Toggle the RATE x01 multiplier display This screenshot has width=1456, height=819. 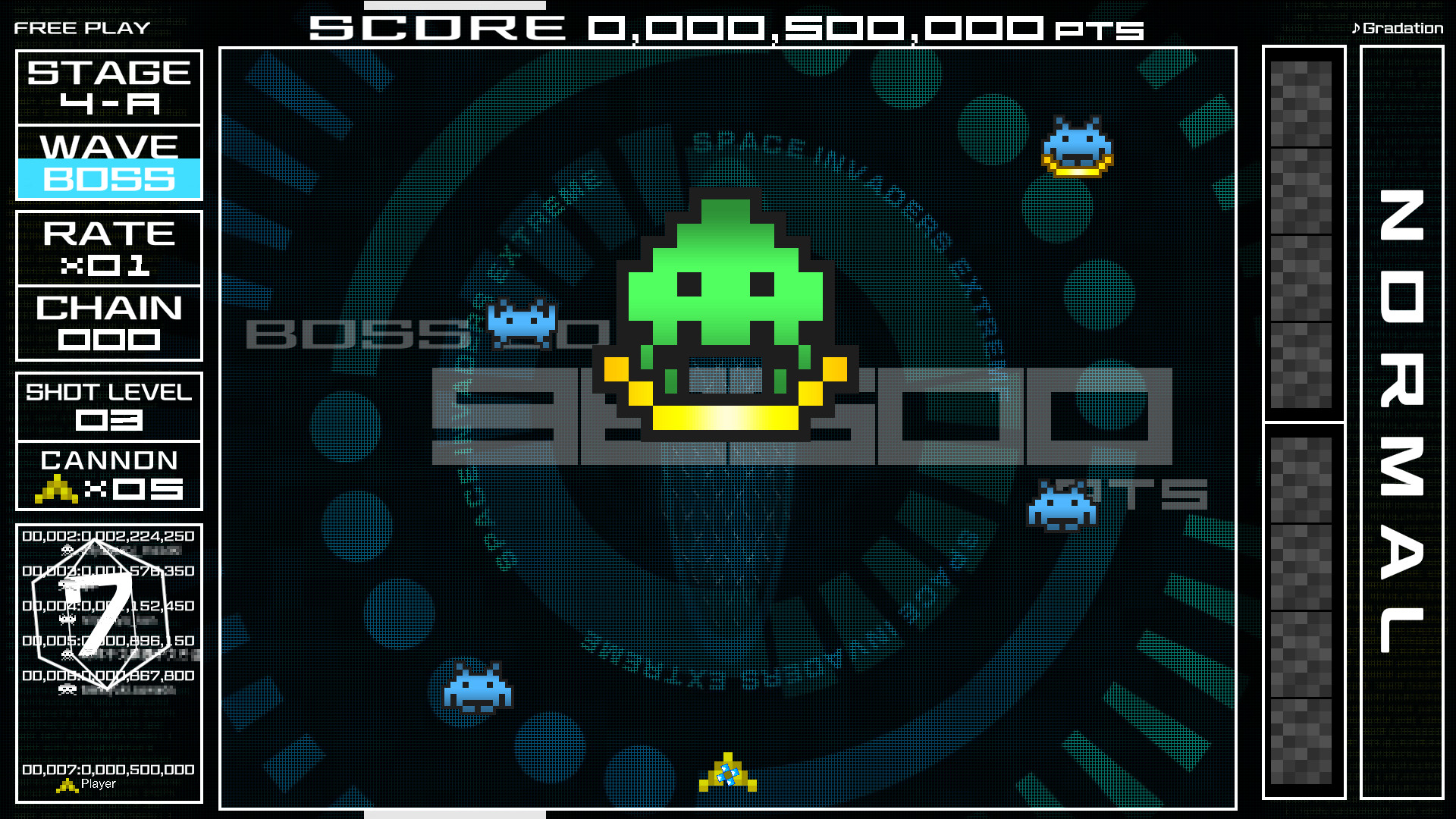click(108, 248)
